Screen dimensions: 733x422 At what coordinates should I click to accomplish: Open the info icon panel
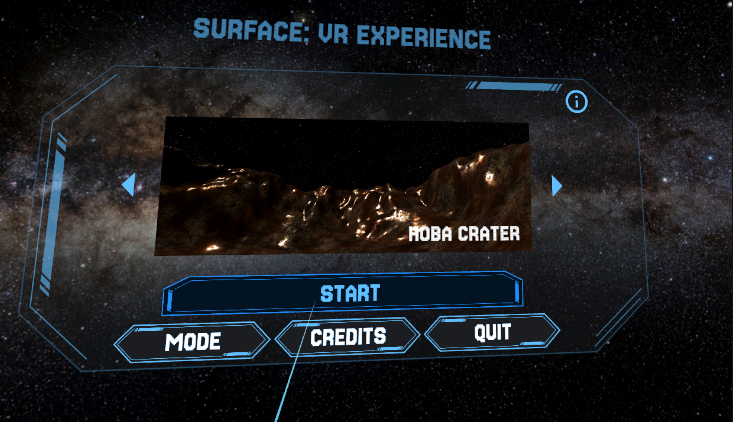tap(577, 101)
